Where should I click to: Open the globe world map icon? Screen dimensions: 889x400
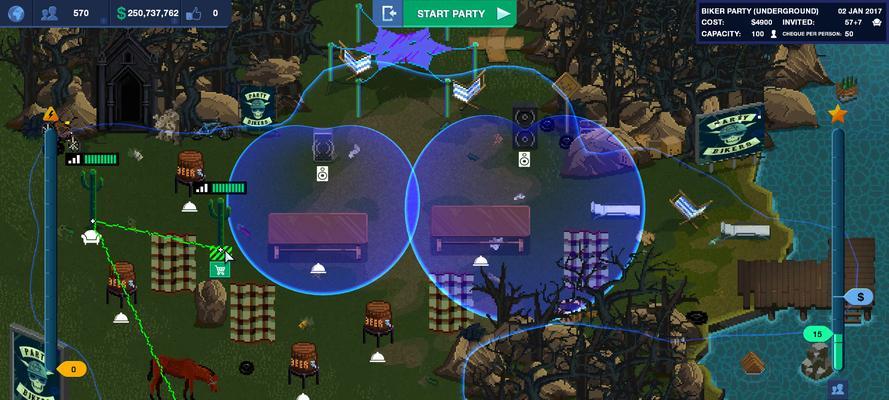pyautogui.click(x=15, y=14)
